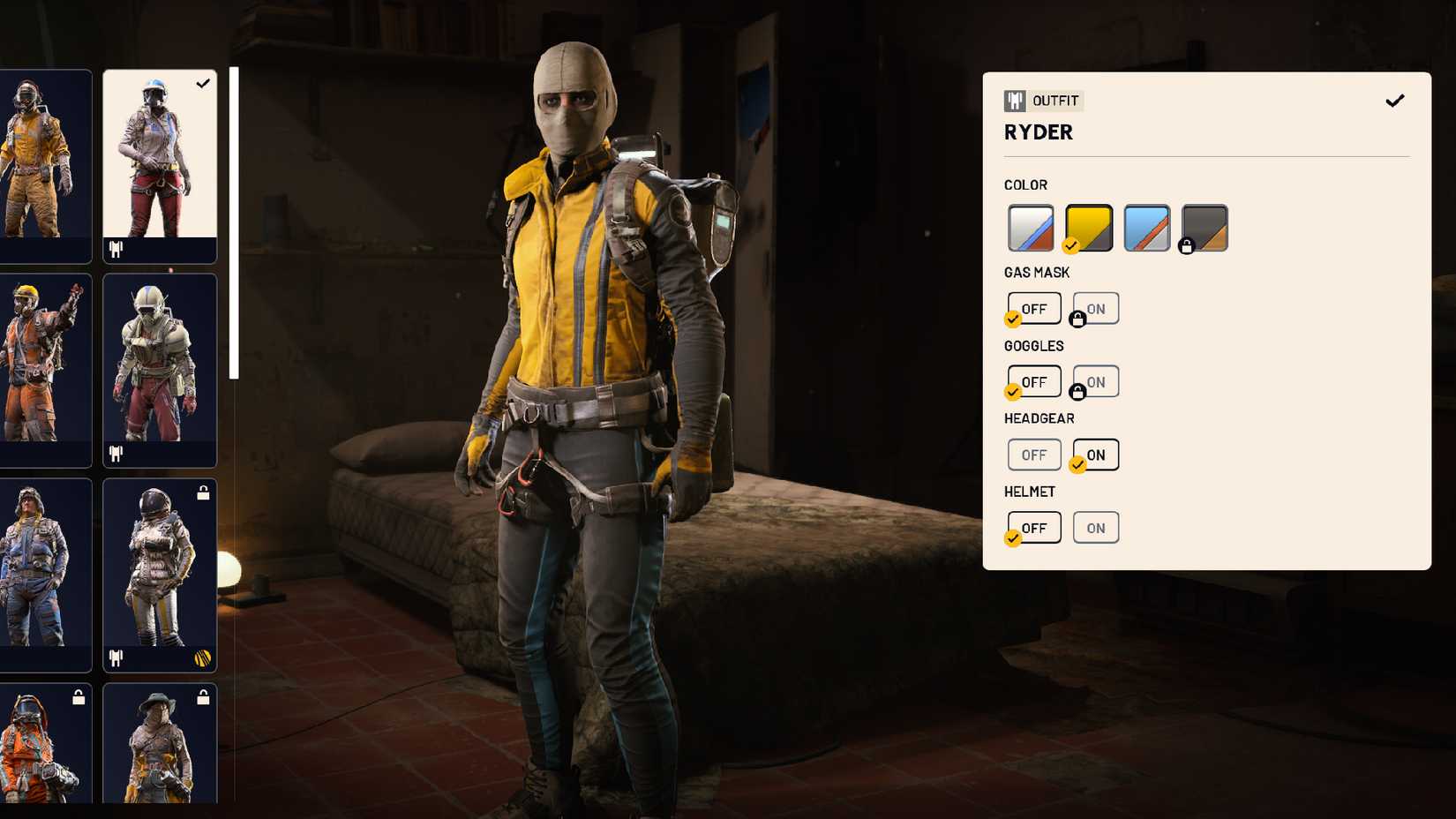Switch Helmet to ON
This screenshot has height=819, width=1456.
pos(1095,527)
